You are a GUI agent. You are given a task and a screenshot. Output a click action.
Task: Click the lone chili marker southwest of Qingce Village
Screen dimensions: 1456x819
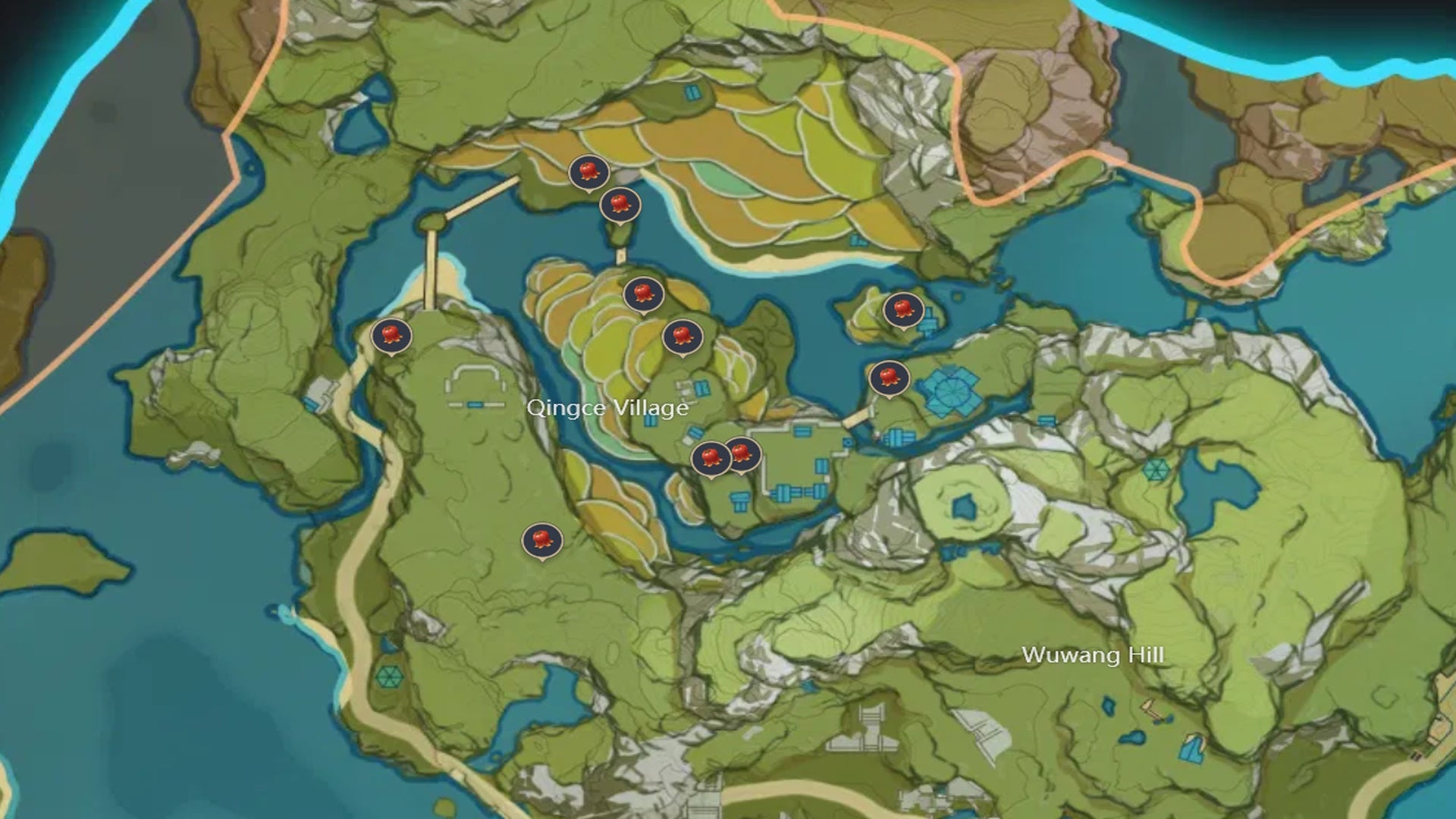pyautogui.click(x=543, y=541)
